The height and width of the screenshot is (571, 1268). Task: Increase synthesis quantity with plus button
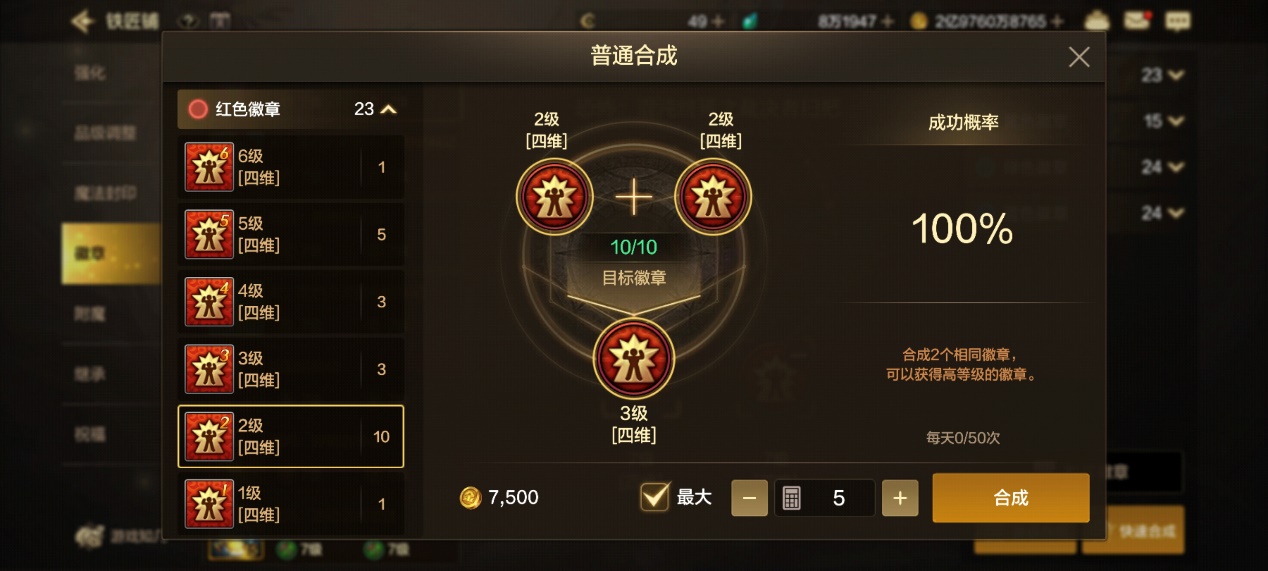pos(899,498)
